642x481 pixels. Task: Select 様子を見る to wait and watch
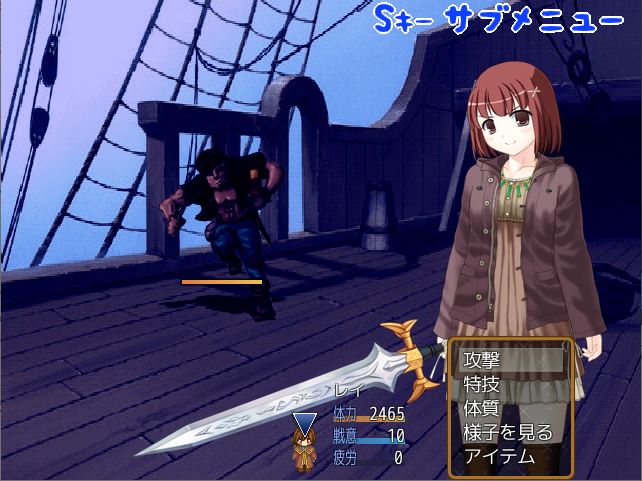tap(510, 432)
